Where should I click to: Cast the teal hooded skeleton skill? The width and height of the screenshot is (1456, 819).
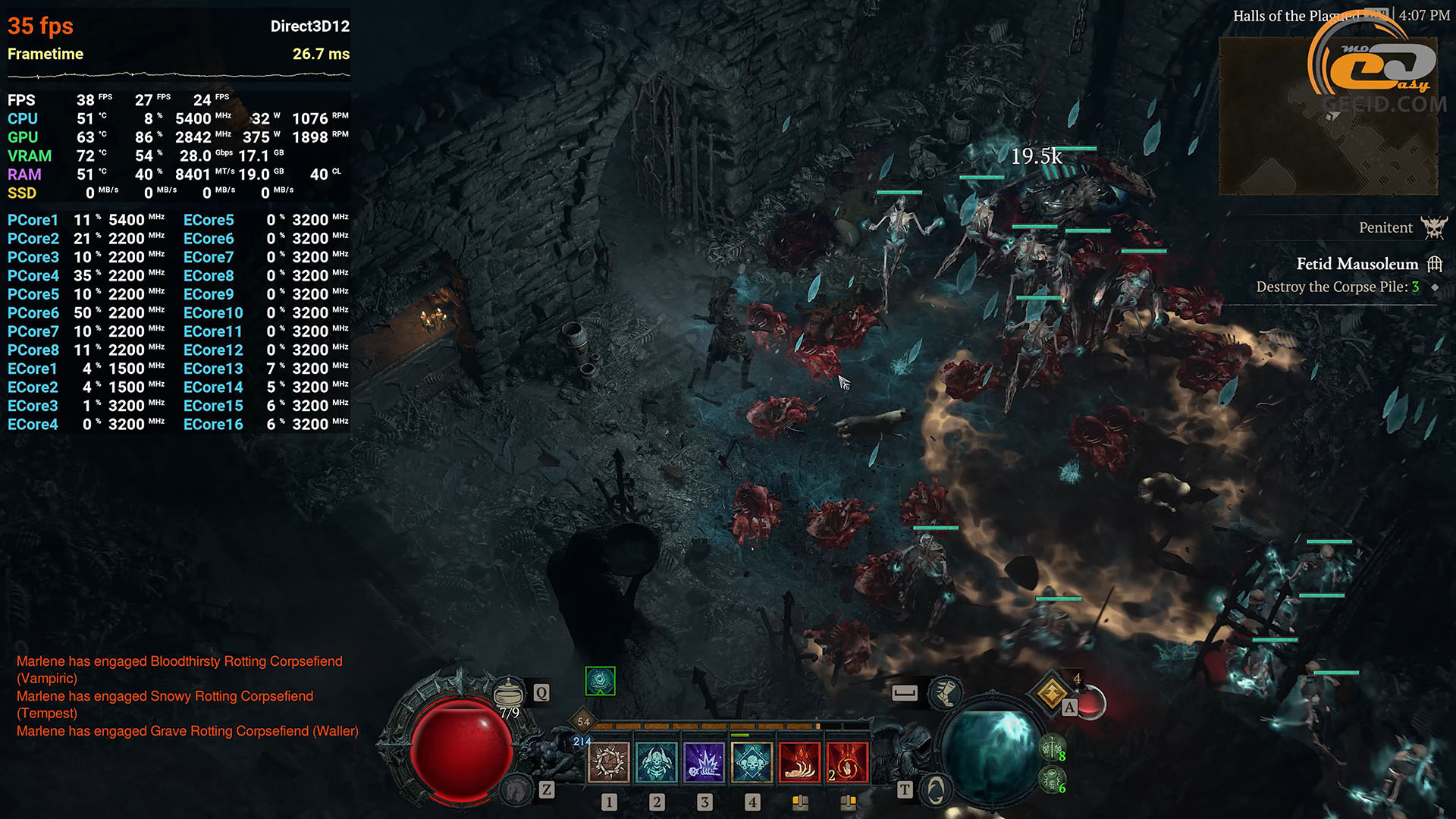click(657, 761)
